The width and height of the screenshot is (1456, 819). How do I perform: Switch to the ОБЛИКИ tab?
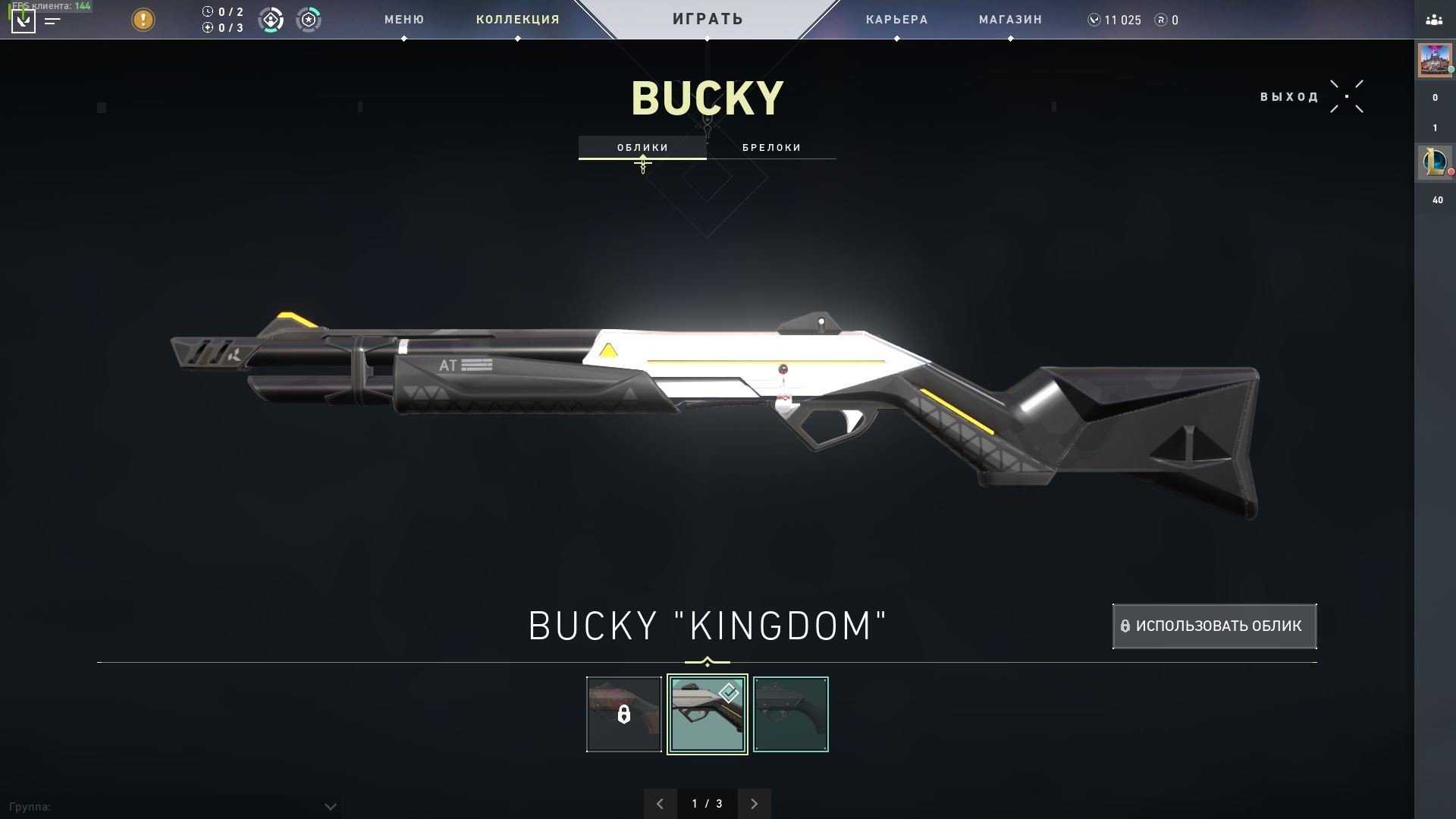point(642,147)
